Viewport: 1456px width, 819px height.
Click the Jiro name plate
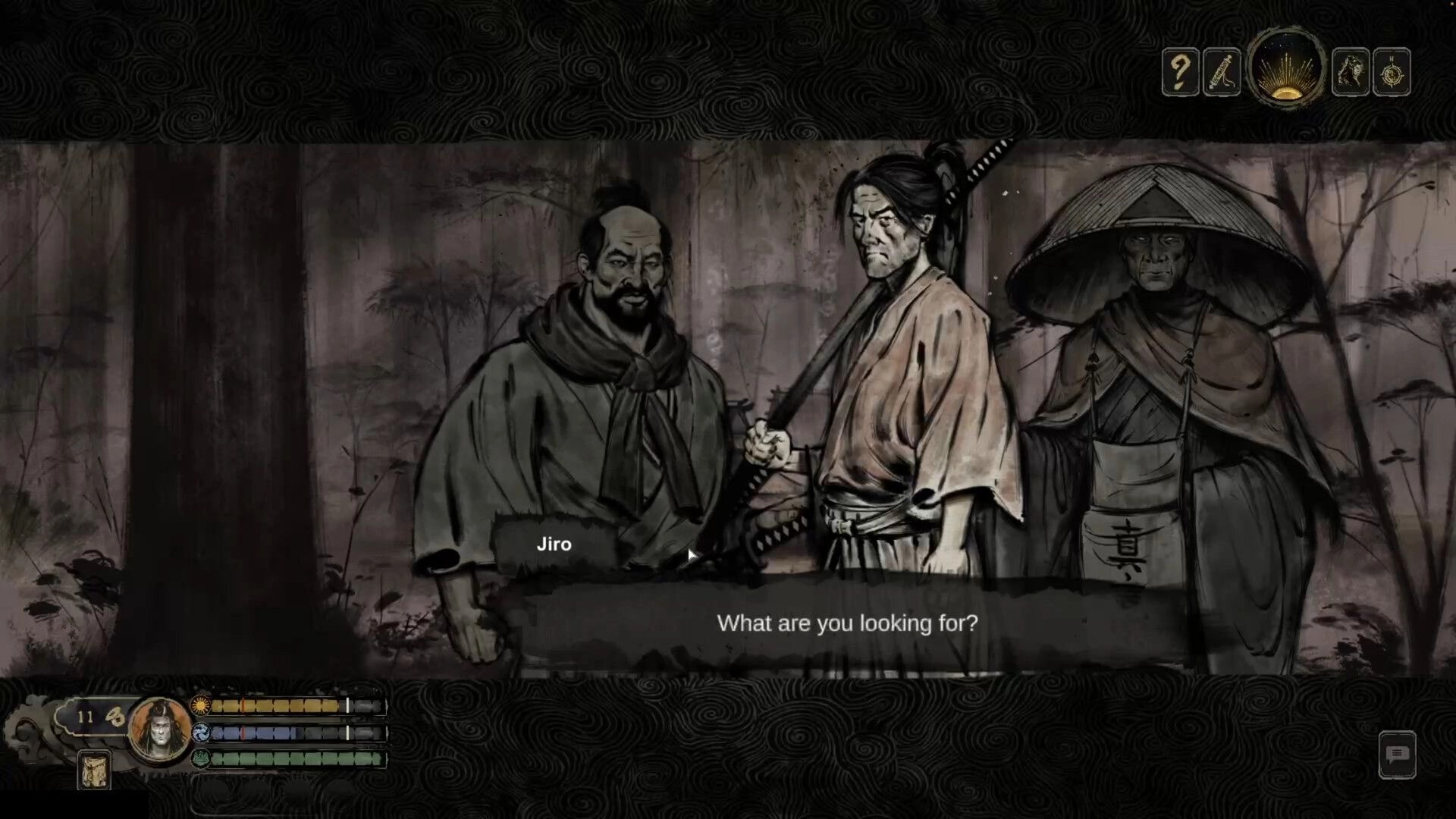click(x=554, y=543)
